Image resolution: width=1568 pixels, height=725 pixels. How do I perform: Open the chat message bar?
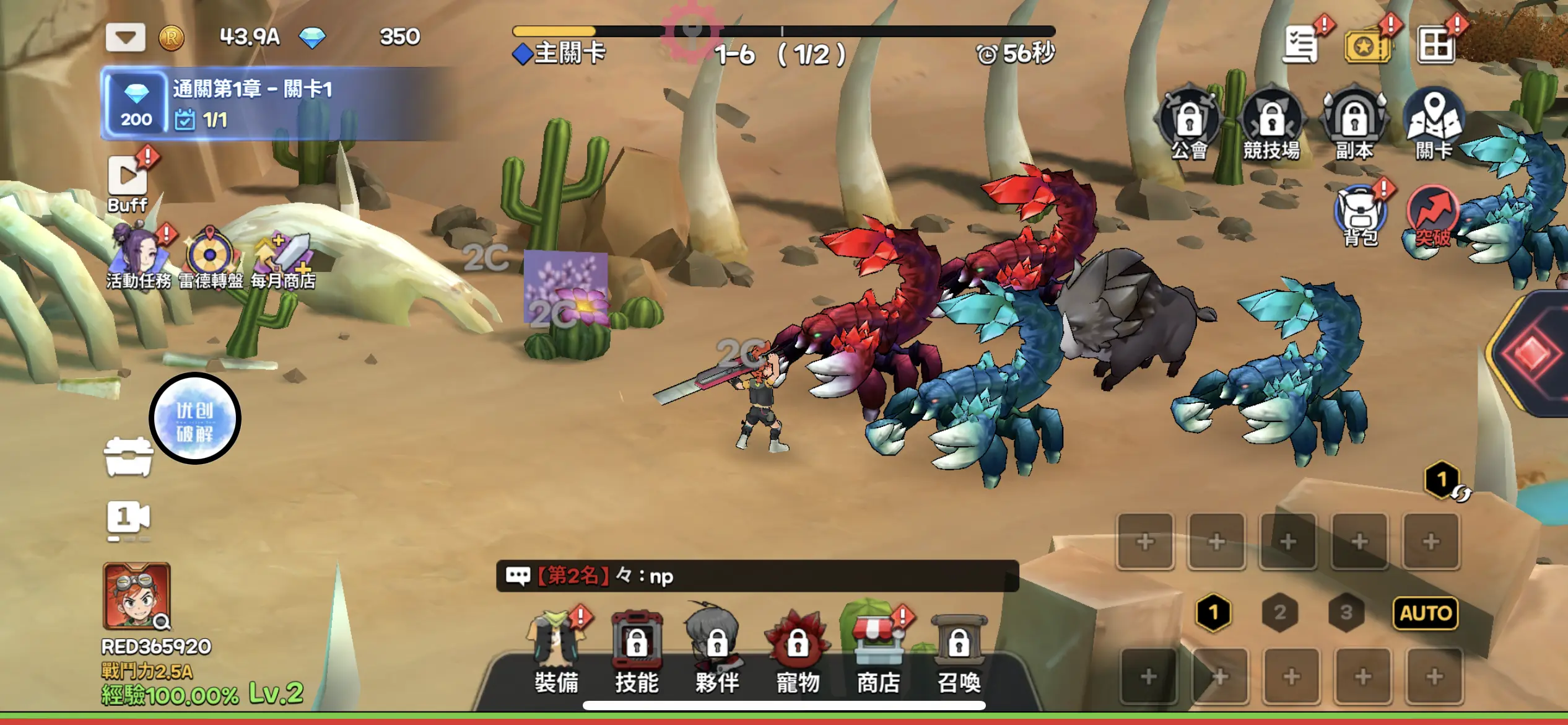coord(757,576)
